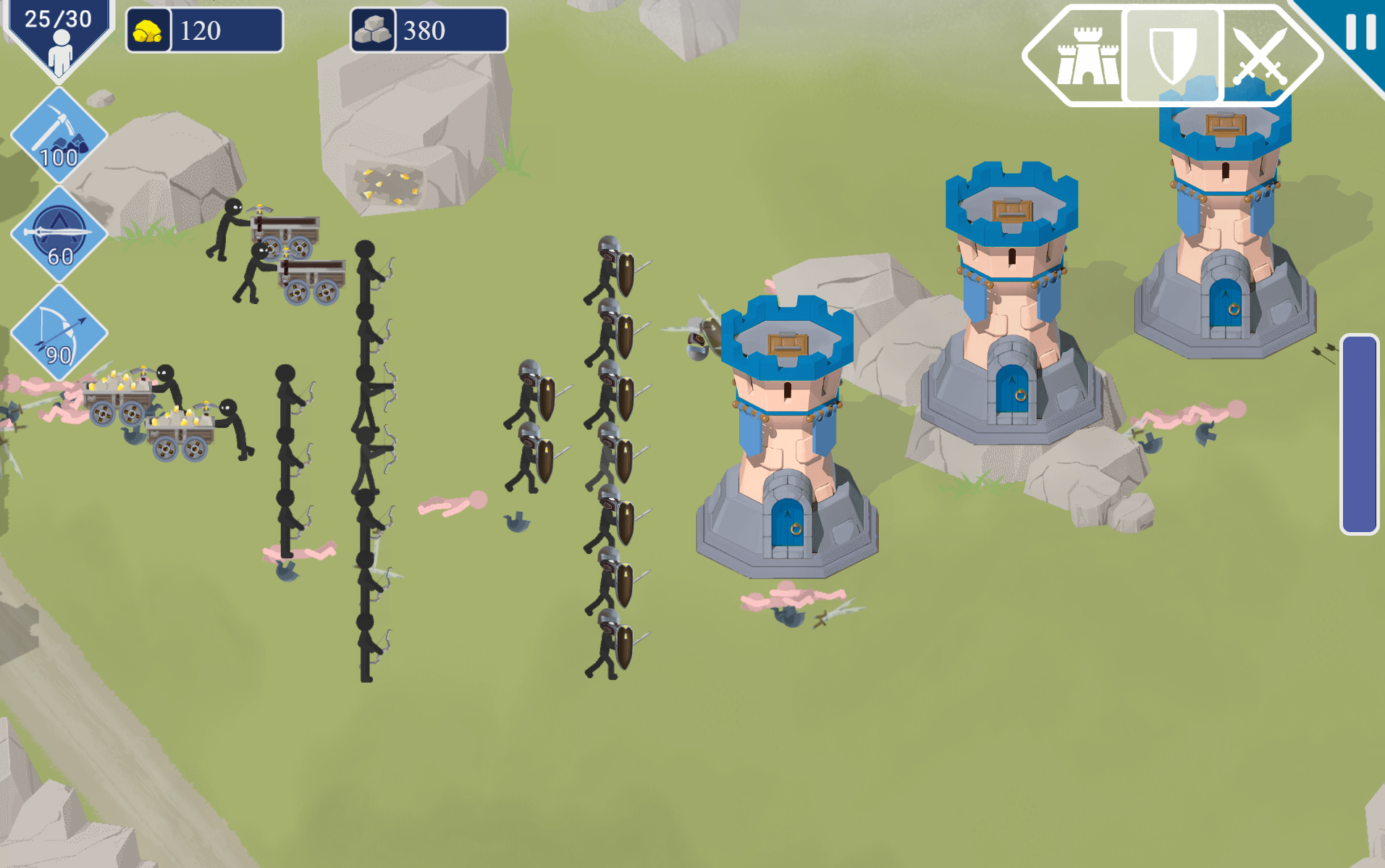Image resolution: width=1385 pixels, height=868 pixels.
Task: Train a miner for 100 gold
Action: pyautogui.click(x=59, y=135)
